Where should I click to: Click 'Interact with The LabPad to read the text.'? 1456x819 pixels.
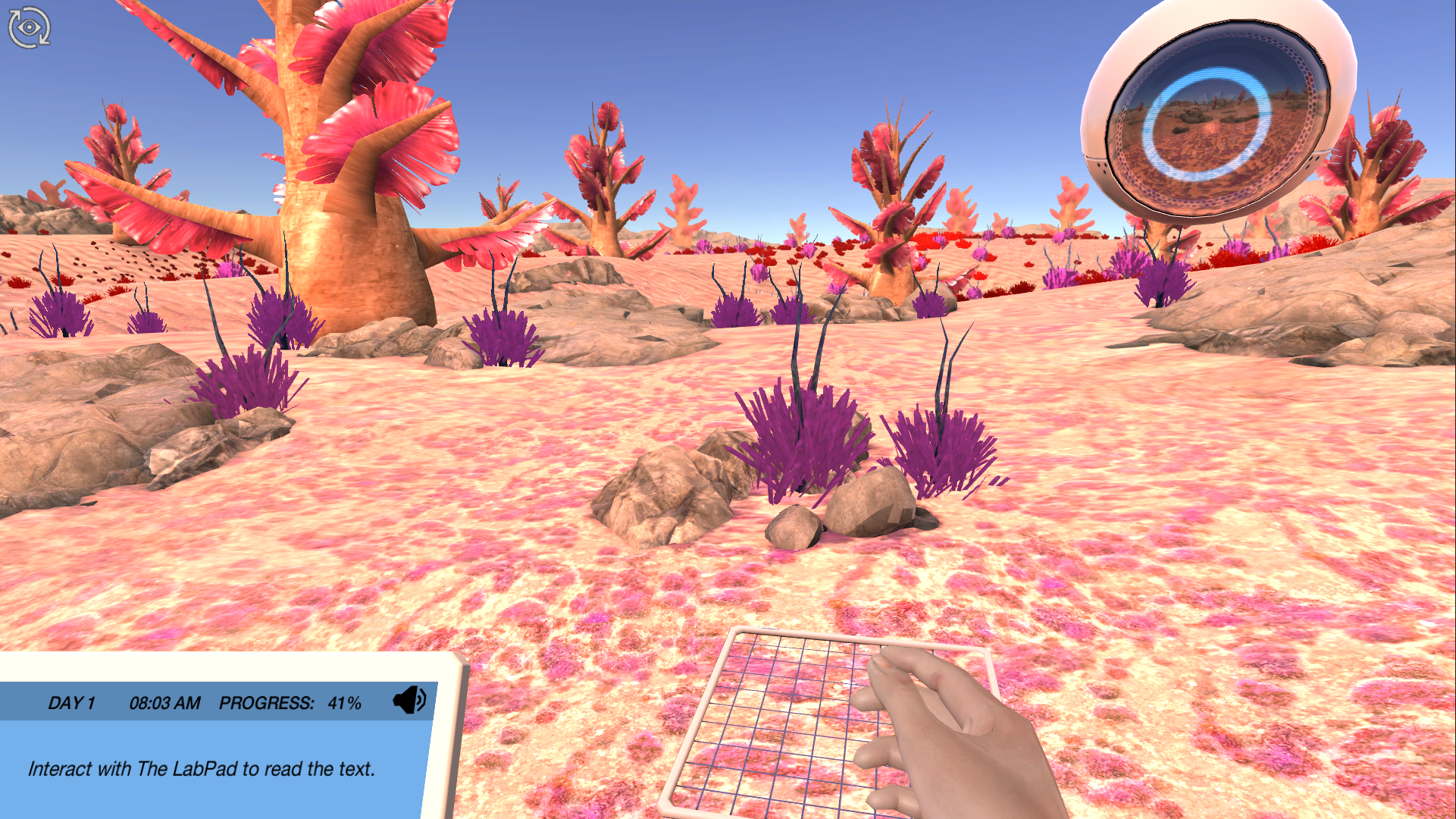point(201,768)
